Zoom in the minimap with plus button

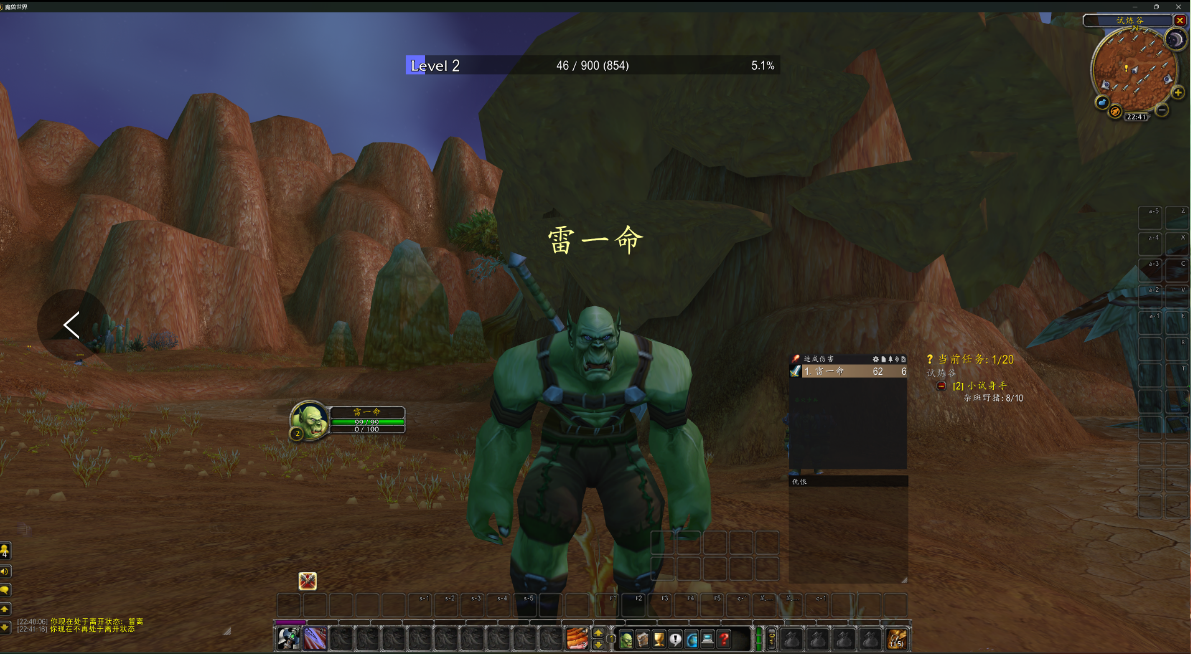(x=1178, y=92)
